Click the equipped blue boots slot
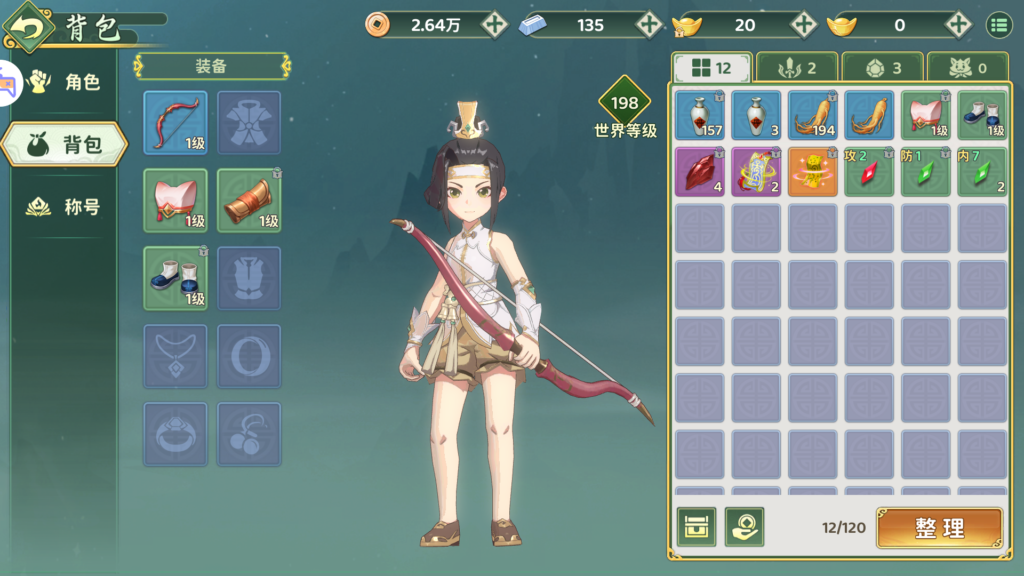 tap(175, 278)
